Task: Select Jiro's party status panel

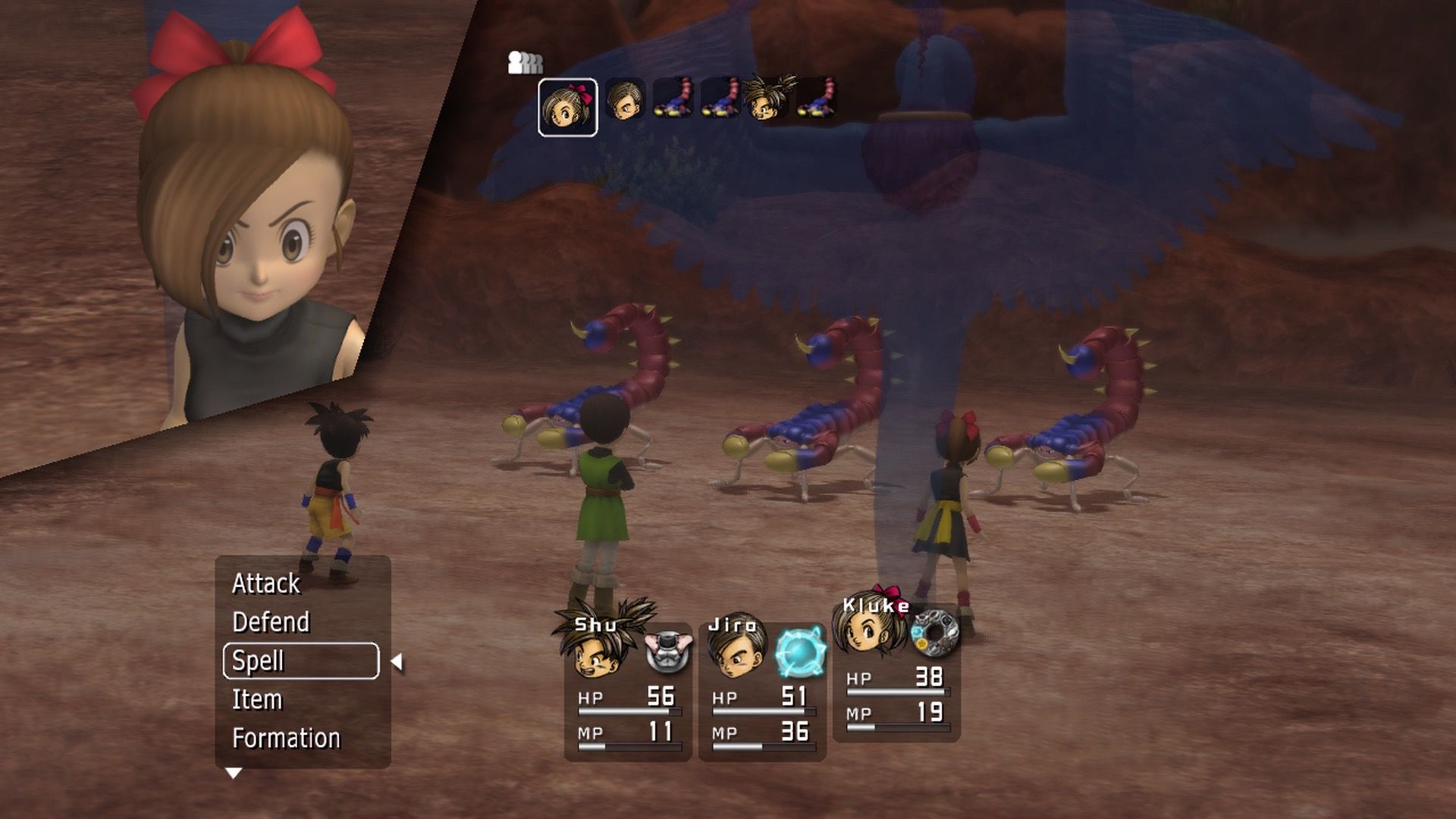Action: (x=762, y=690)
